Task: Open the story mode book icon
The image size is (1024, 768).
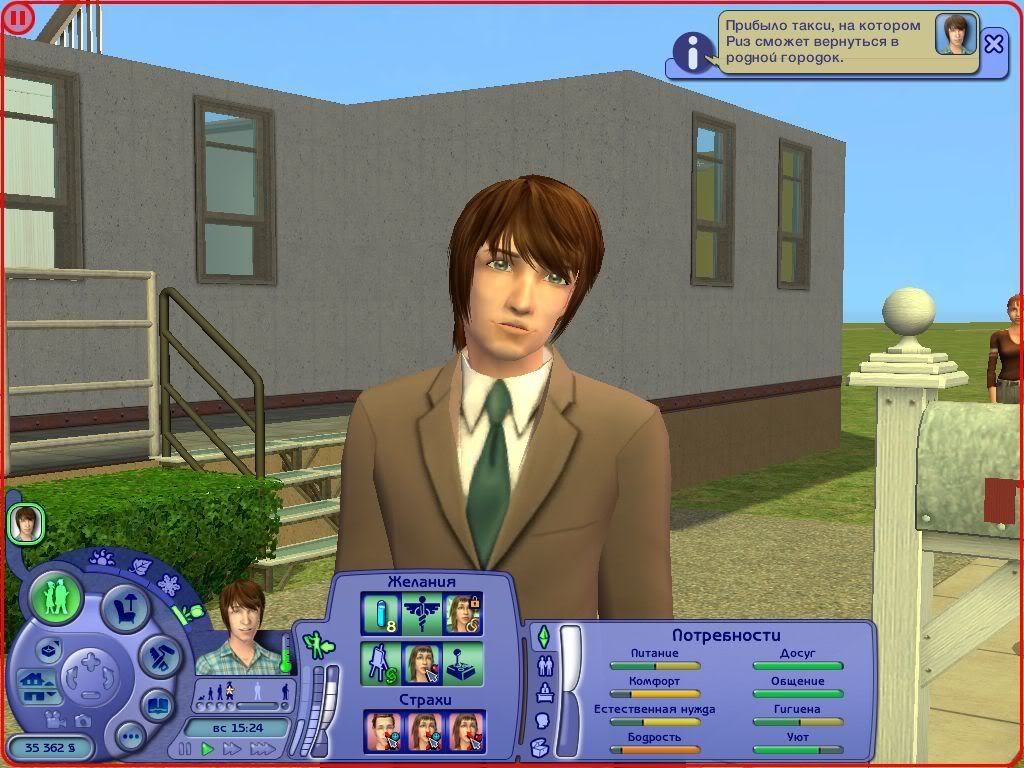Action: tap(157, 704)
